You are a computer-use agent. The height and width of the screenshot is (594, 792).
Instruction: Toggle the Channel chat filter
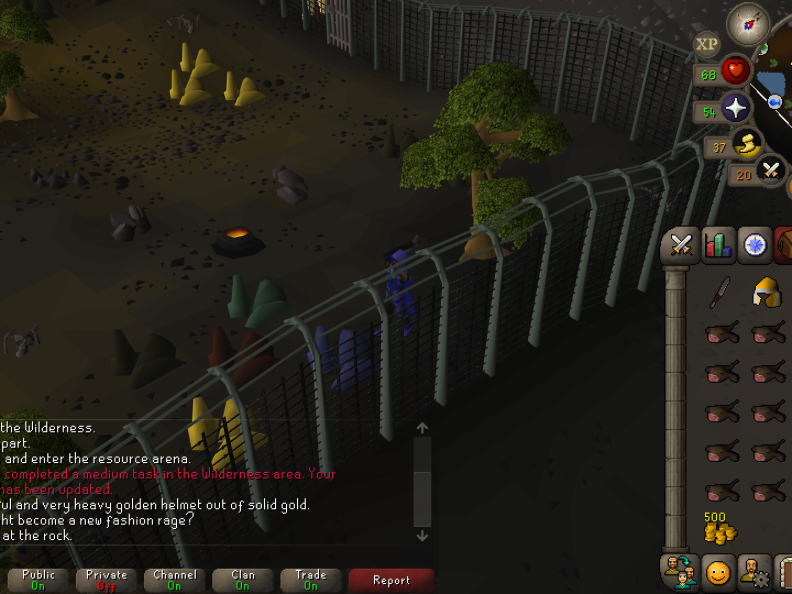tap(175, 580)
